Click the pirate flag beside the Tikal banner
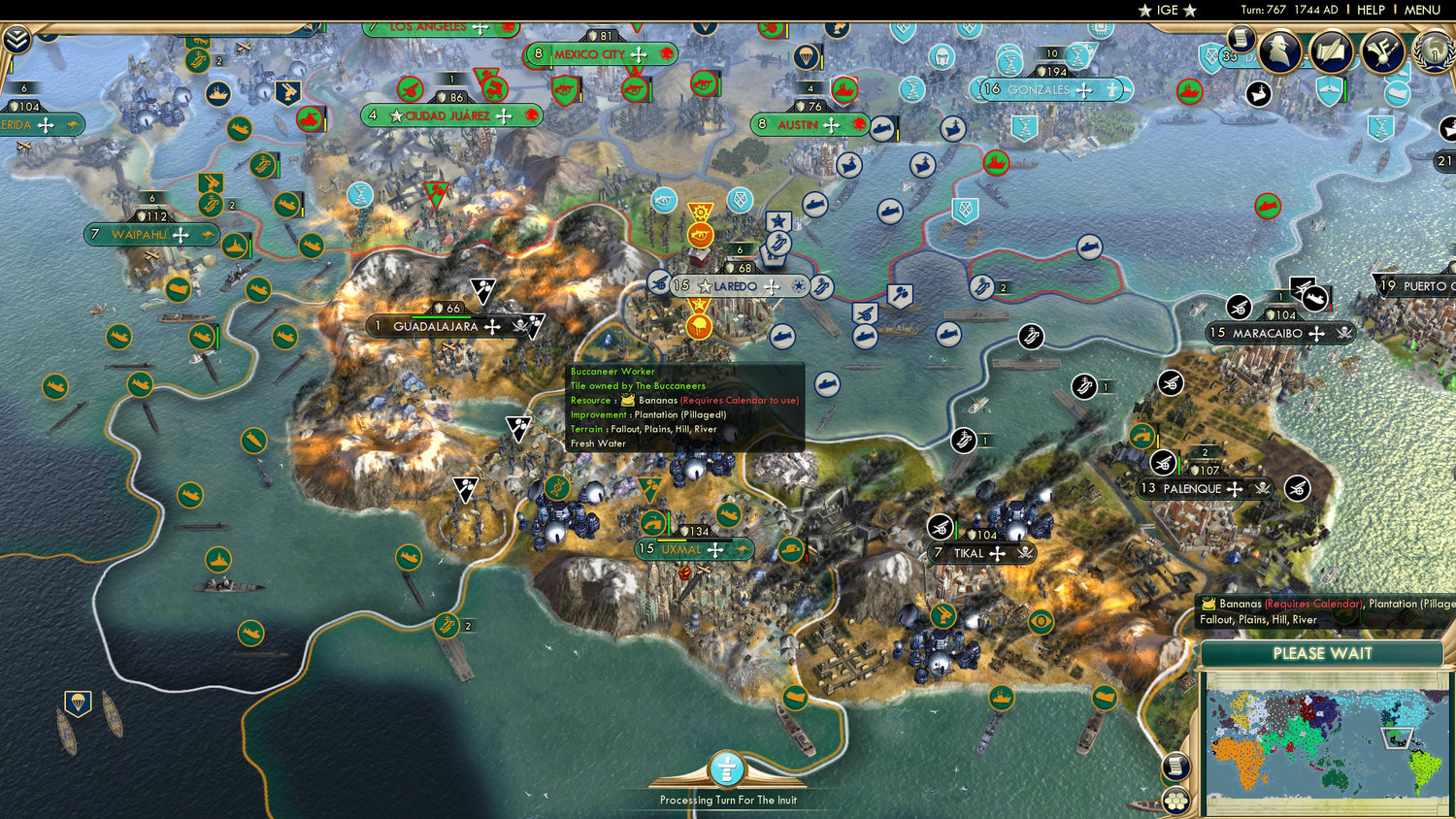 (1024, 553)
